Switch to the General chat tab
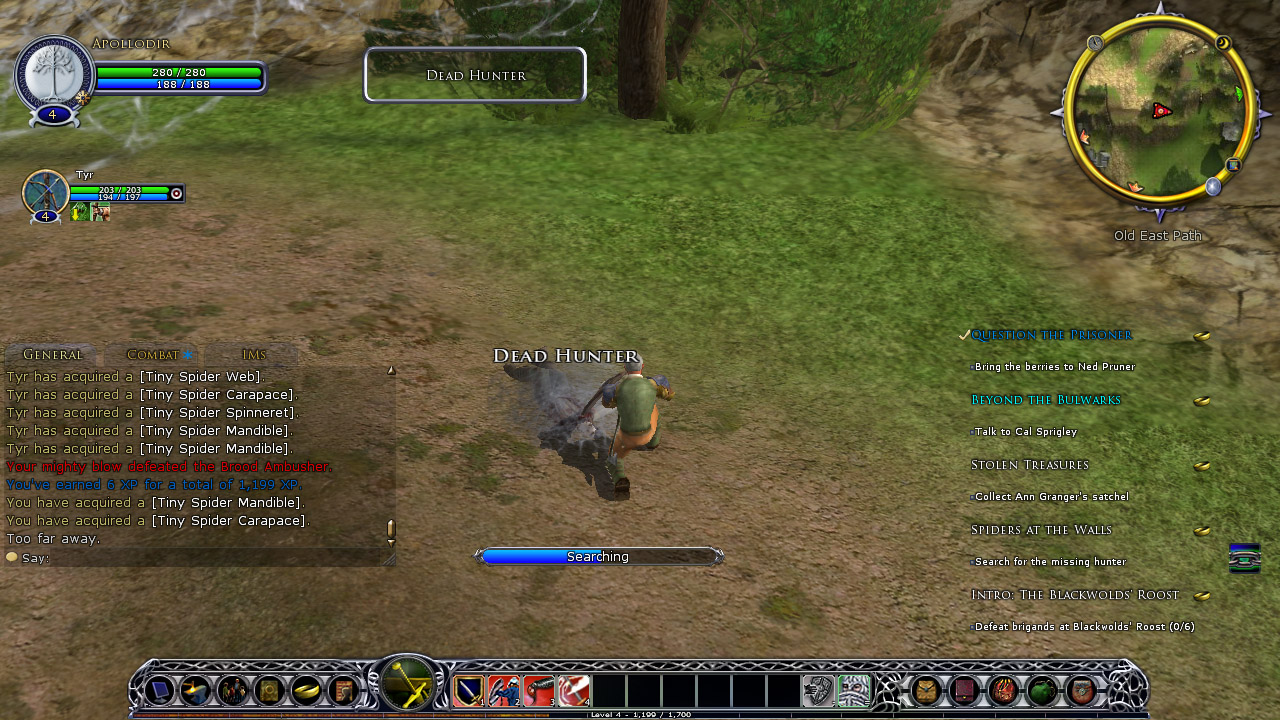The width and height of the screenshot is (1280, 720). click(52, 355)
